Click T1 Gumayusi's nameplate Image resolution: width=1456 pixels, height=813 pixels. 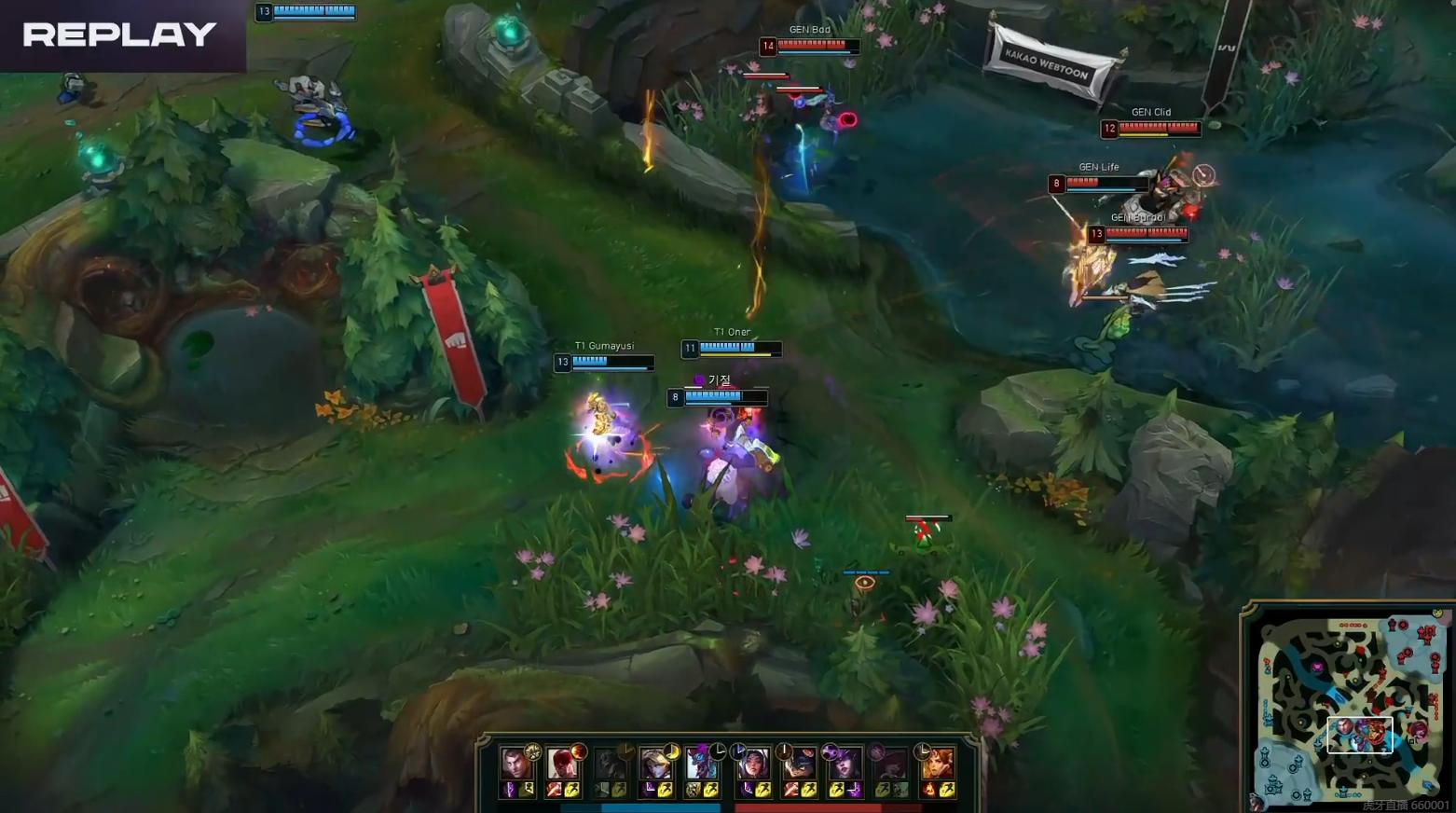point(605,346)
